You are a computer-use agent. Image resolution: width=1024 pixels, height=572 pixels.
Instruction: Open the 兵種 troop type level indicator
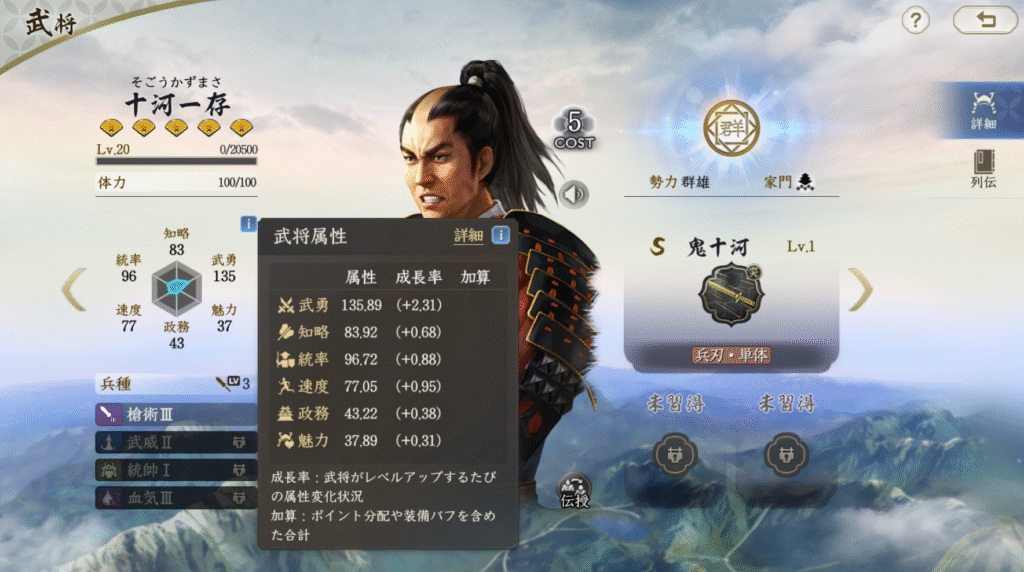233,383
